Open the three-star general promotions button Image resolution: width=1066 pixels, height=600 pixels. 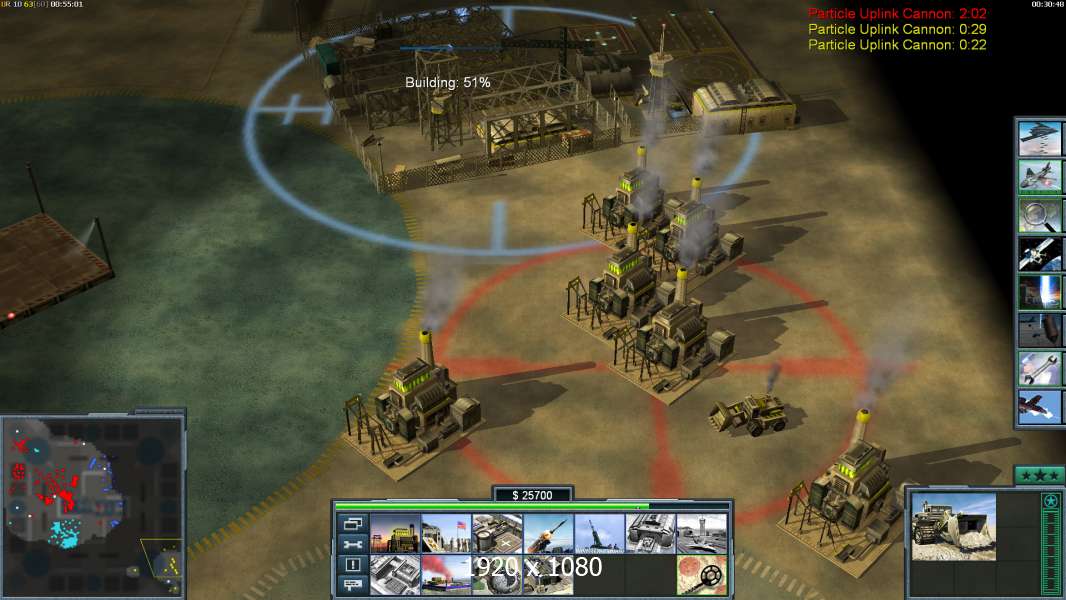click(x=1039, y=475)
